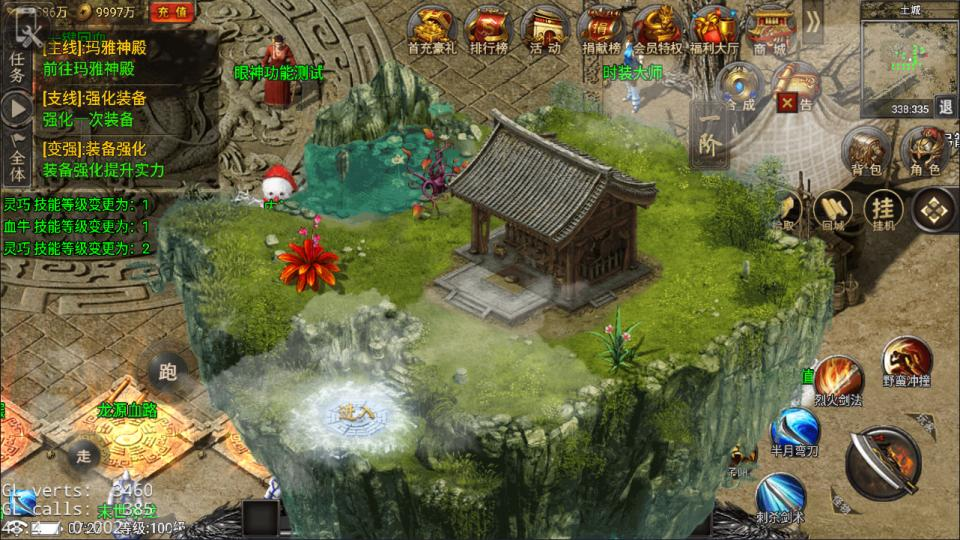Open the 排行榜 ranking board
The width and height of the screenshot is (960, 540).
click(x=489, y=28)
